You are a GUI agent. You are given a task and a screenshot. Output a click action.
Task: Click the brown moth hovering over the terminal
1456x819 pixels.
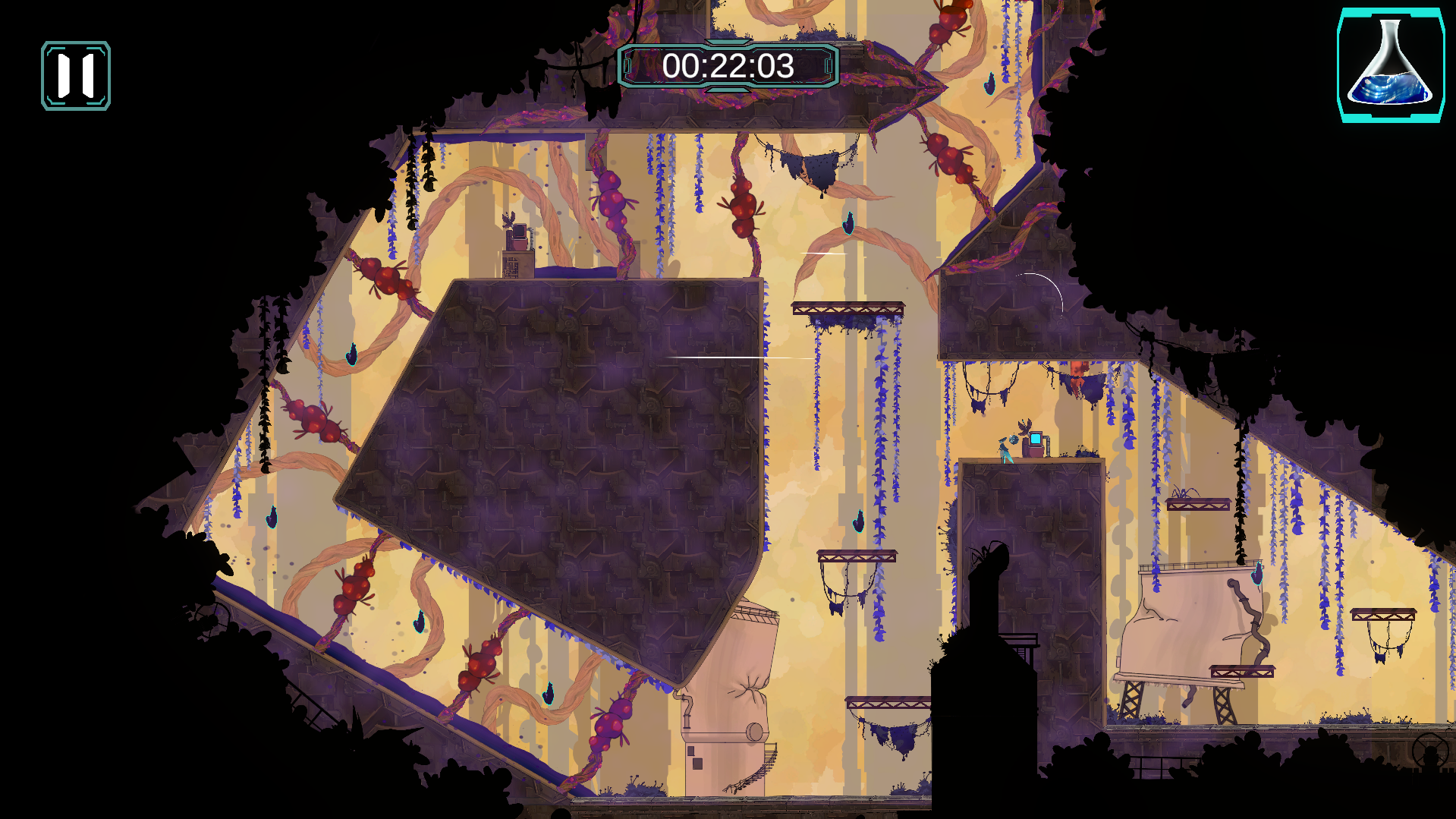[1024, 427]
